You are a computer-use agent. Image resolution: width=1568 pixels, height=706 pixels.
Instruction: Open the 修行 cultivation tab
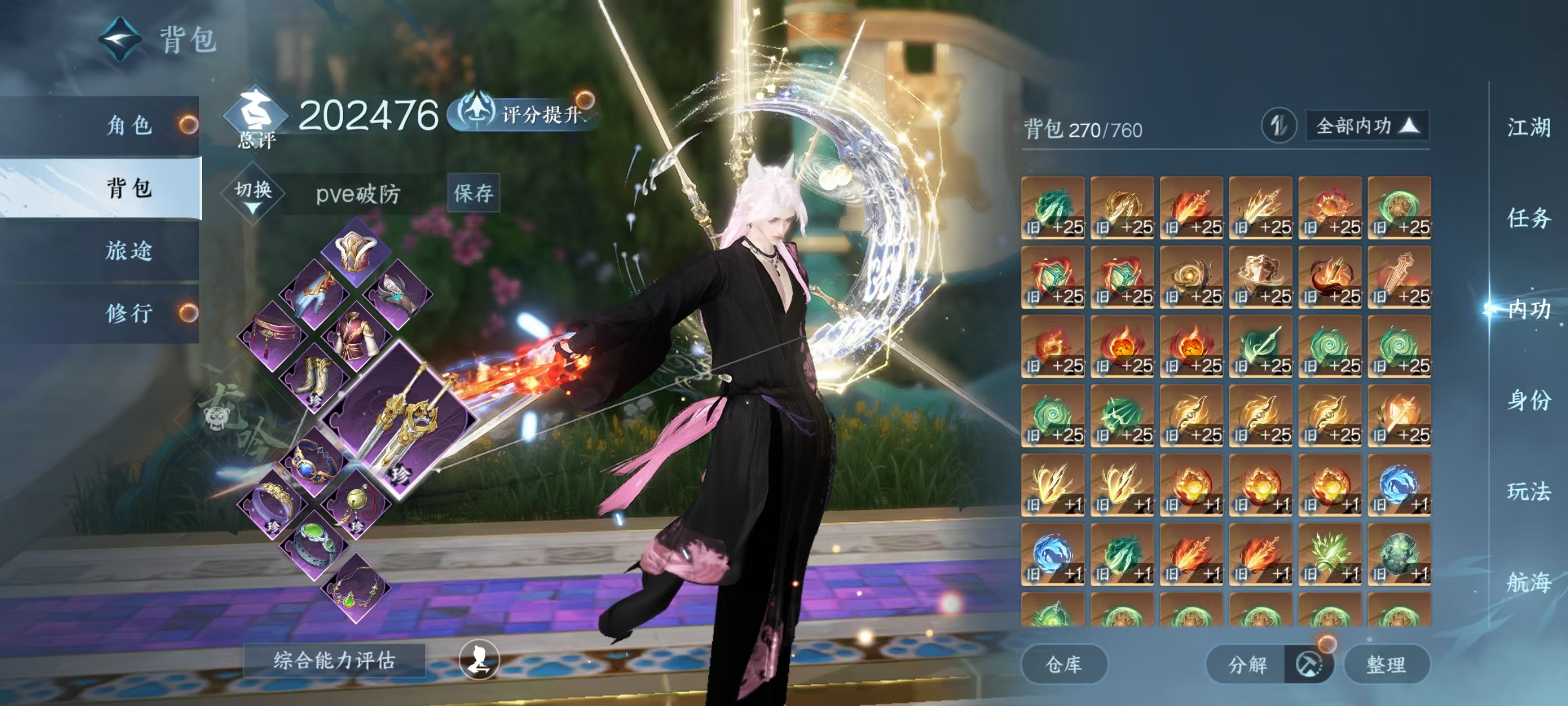pos(129,313)
